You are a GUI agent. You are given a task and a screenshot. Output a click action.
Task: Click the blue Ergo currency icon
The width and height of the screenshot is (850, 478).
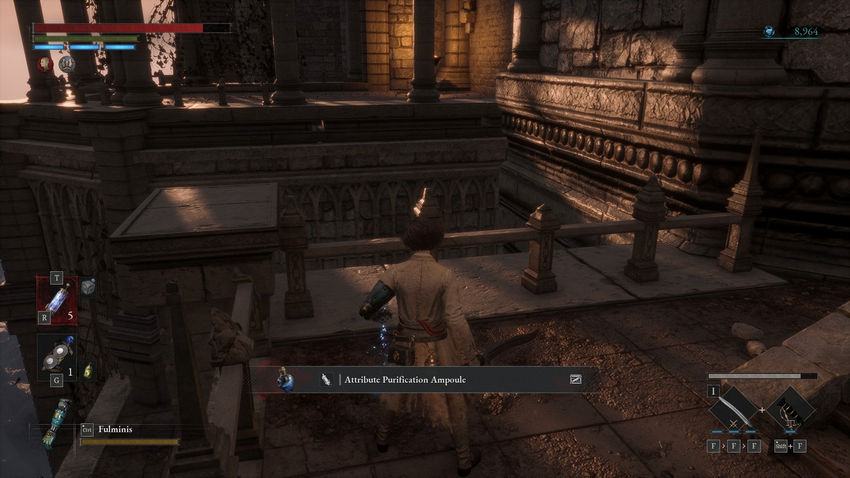[770, 32]
